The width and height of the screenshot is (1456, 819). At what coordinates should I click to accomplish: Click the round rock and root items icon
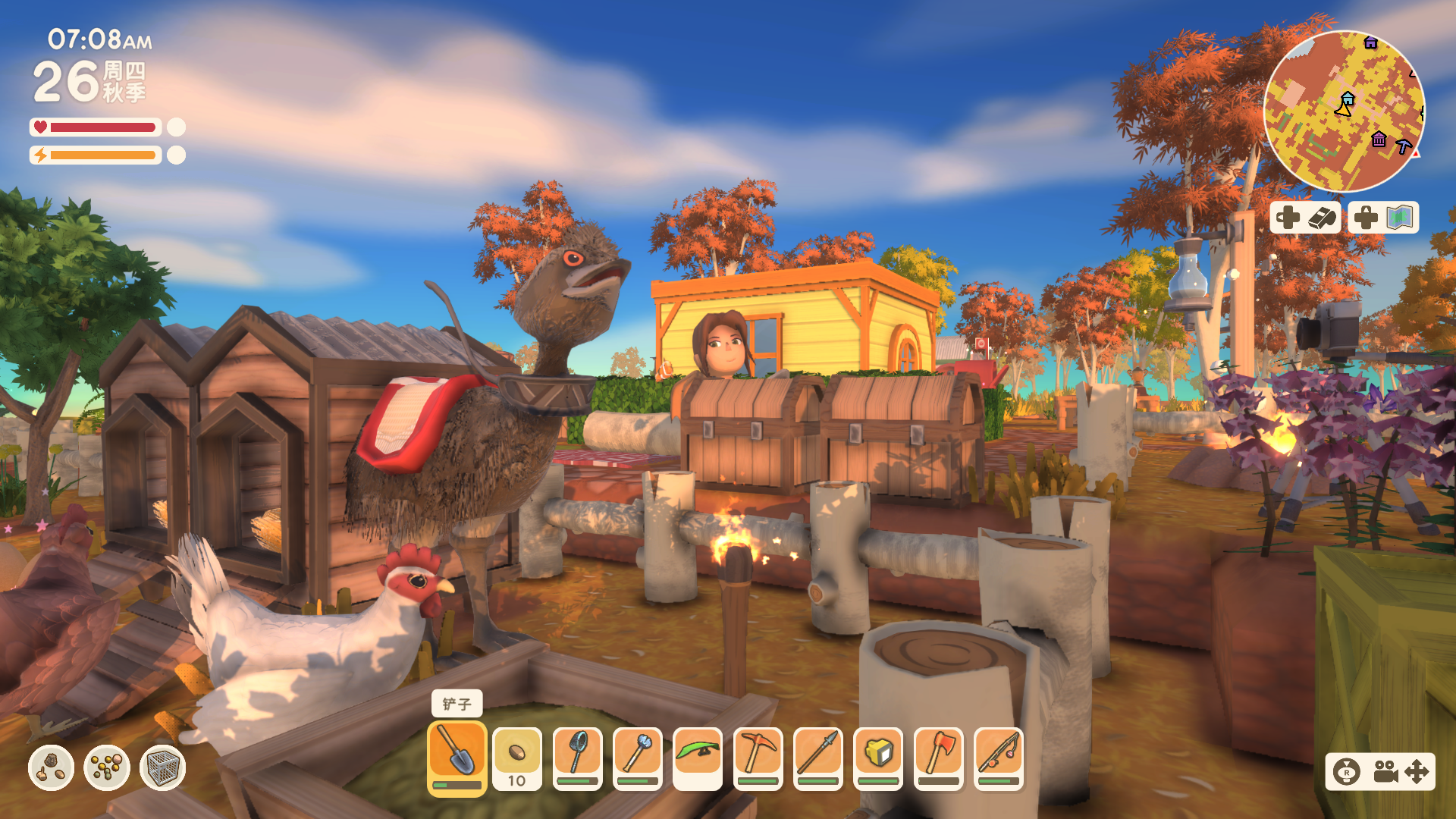click(x=51, y=767)
